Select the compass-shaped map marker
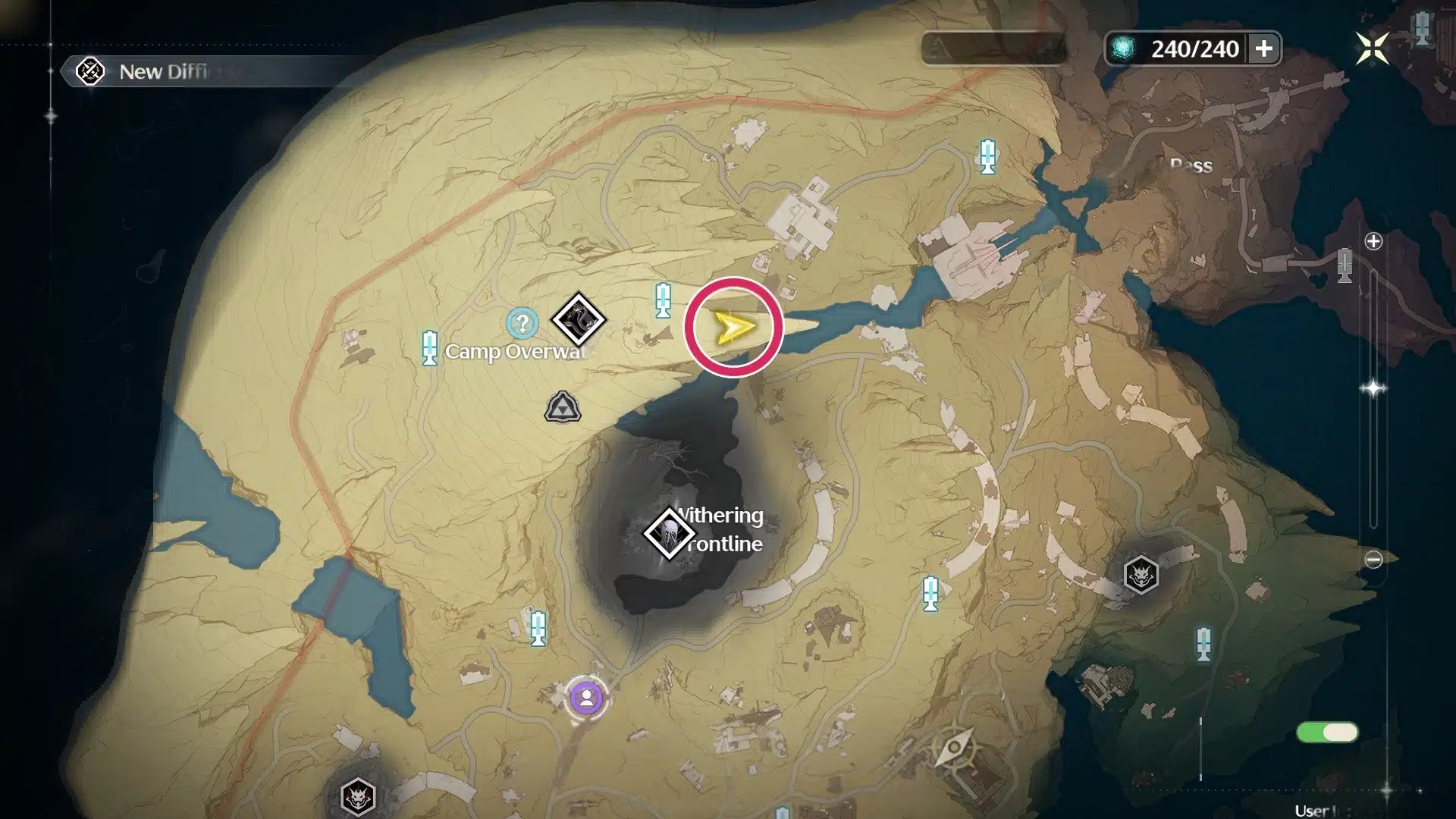Image resolution: width=1456 pixels, height=819 pixels. 954,748
